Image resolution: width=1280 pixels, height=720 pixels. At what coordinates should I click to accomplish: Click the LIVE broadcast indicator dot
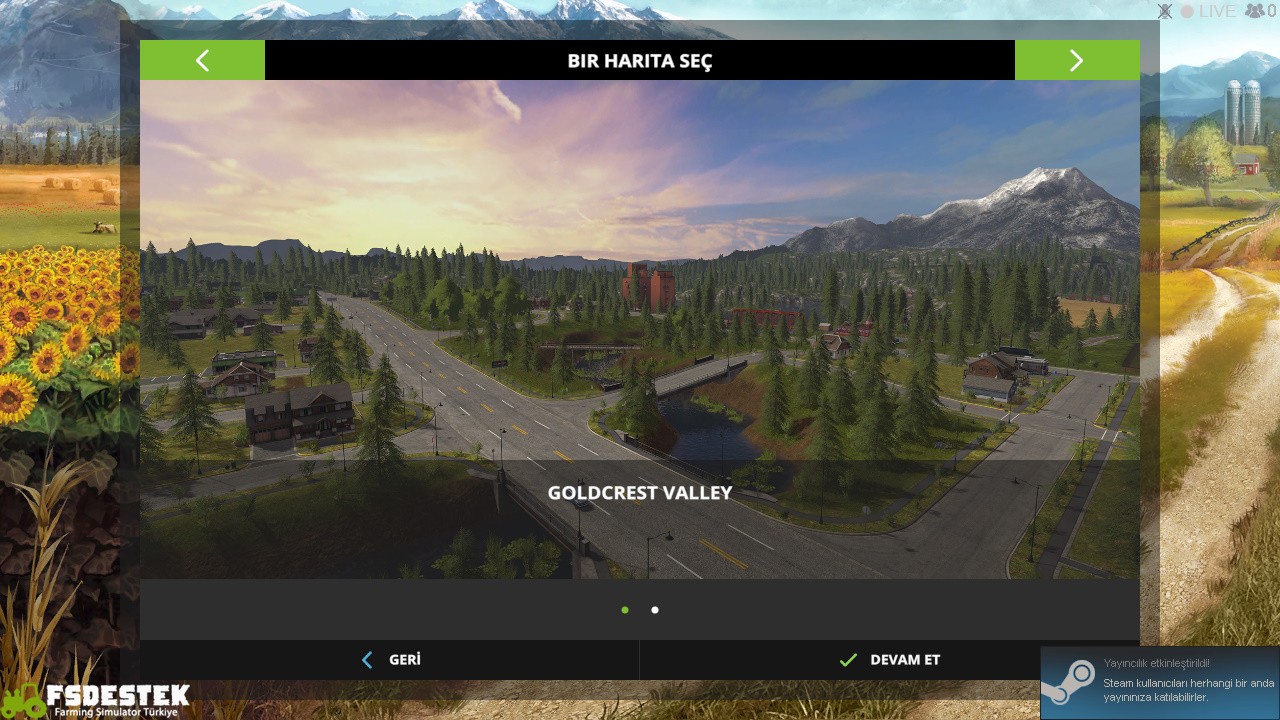(1189, 11)
